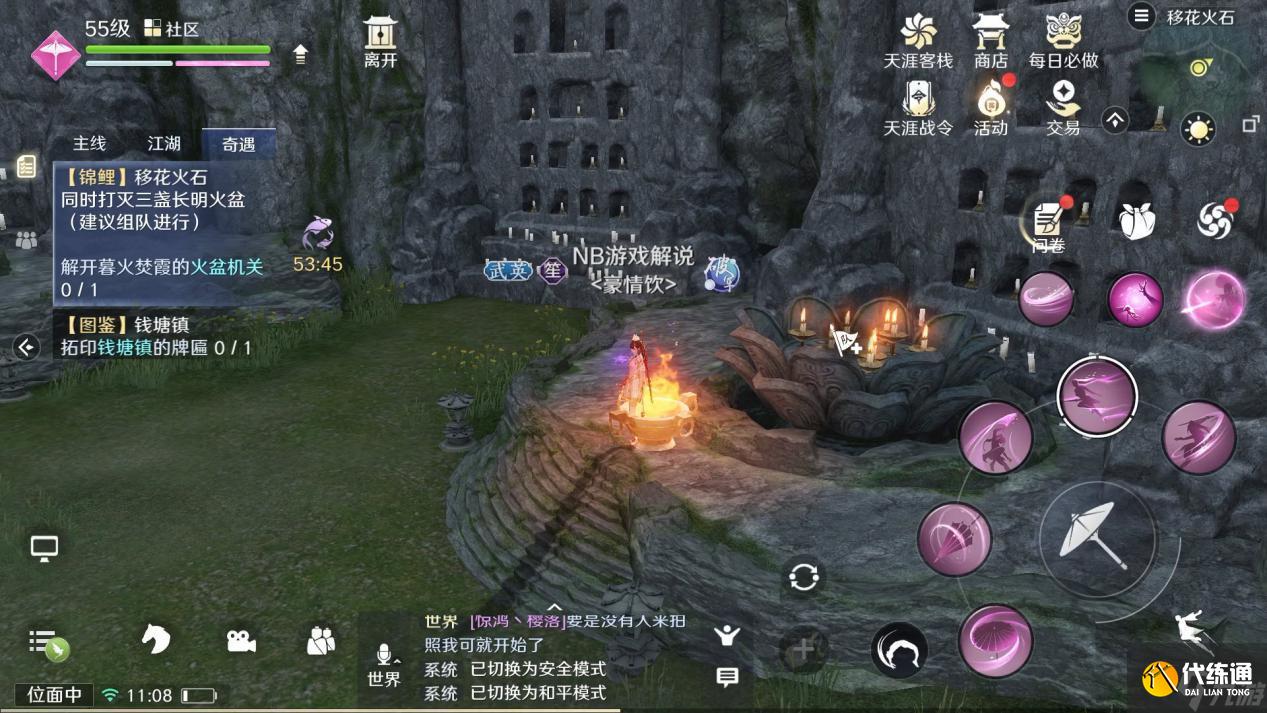Open the 问卷 survey icon
Viewport: 1267px width, 713px height.
[x=1048, y=222]
